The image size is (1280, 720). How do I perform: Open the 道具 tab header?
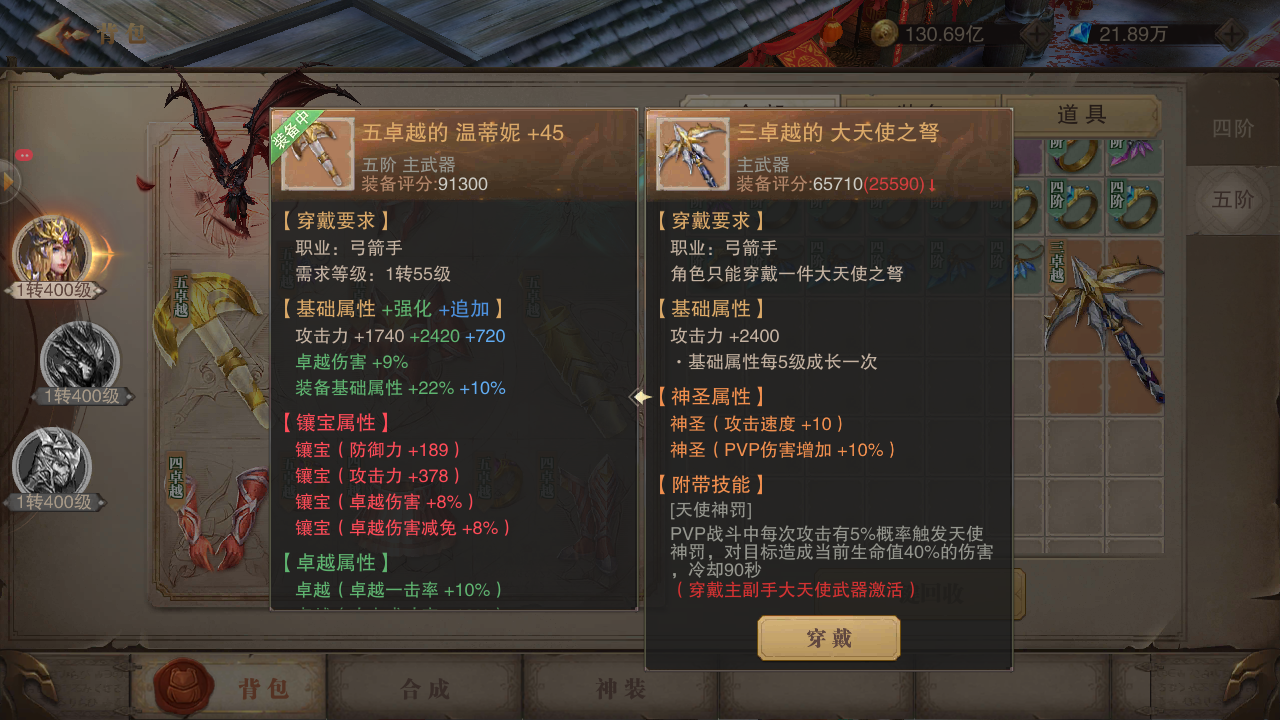[1081, 113]
